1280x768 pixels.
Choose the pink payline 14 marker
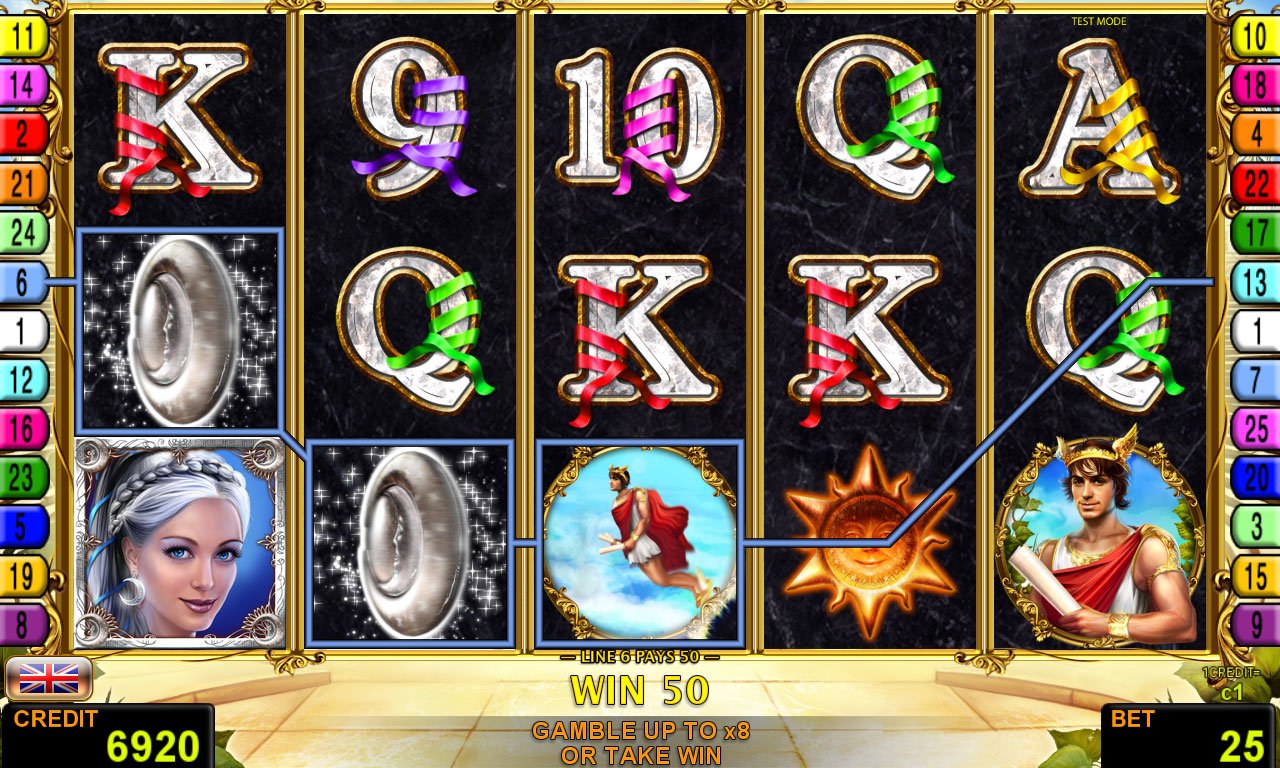click(24, 85)
